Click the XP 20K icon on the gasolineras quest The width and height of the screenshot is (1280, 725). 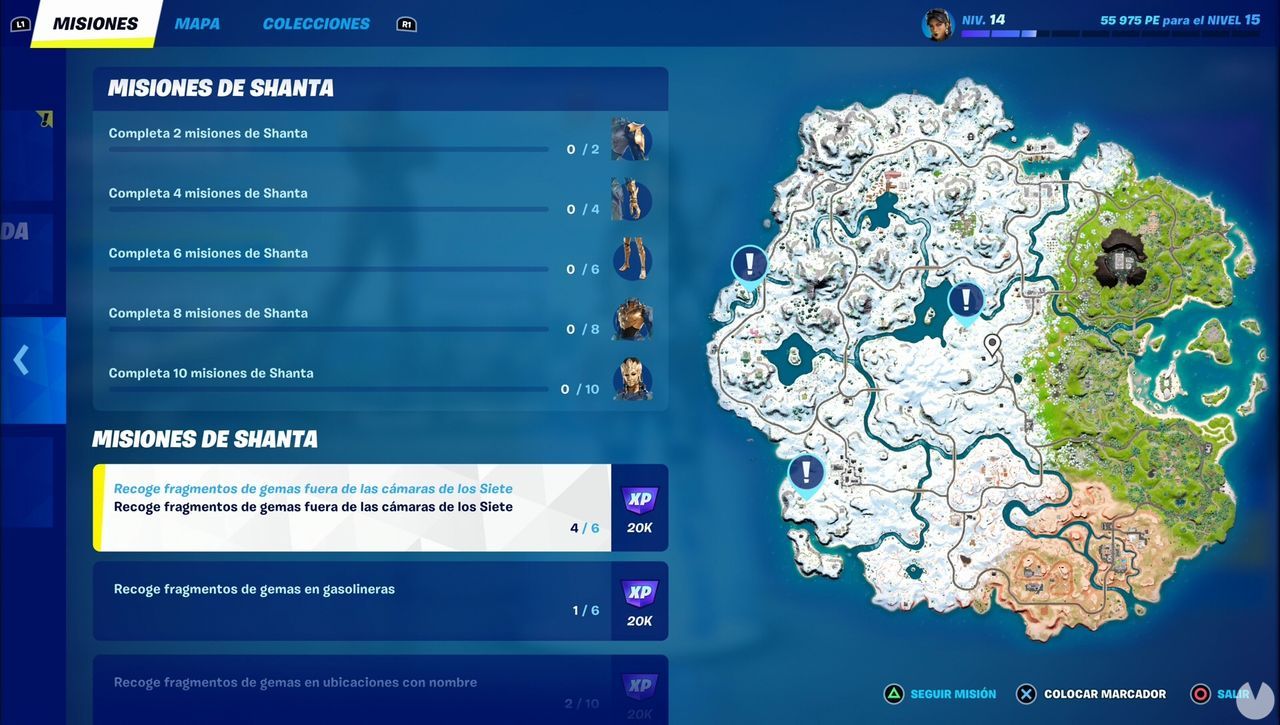coord(639,600)
